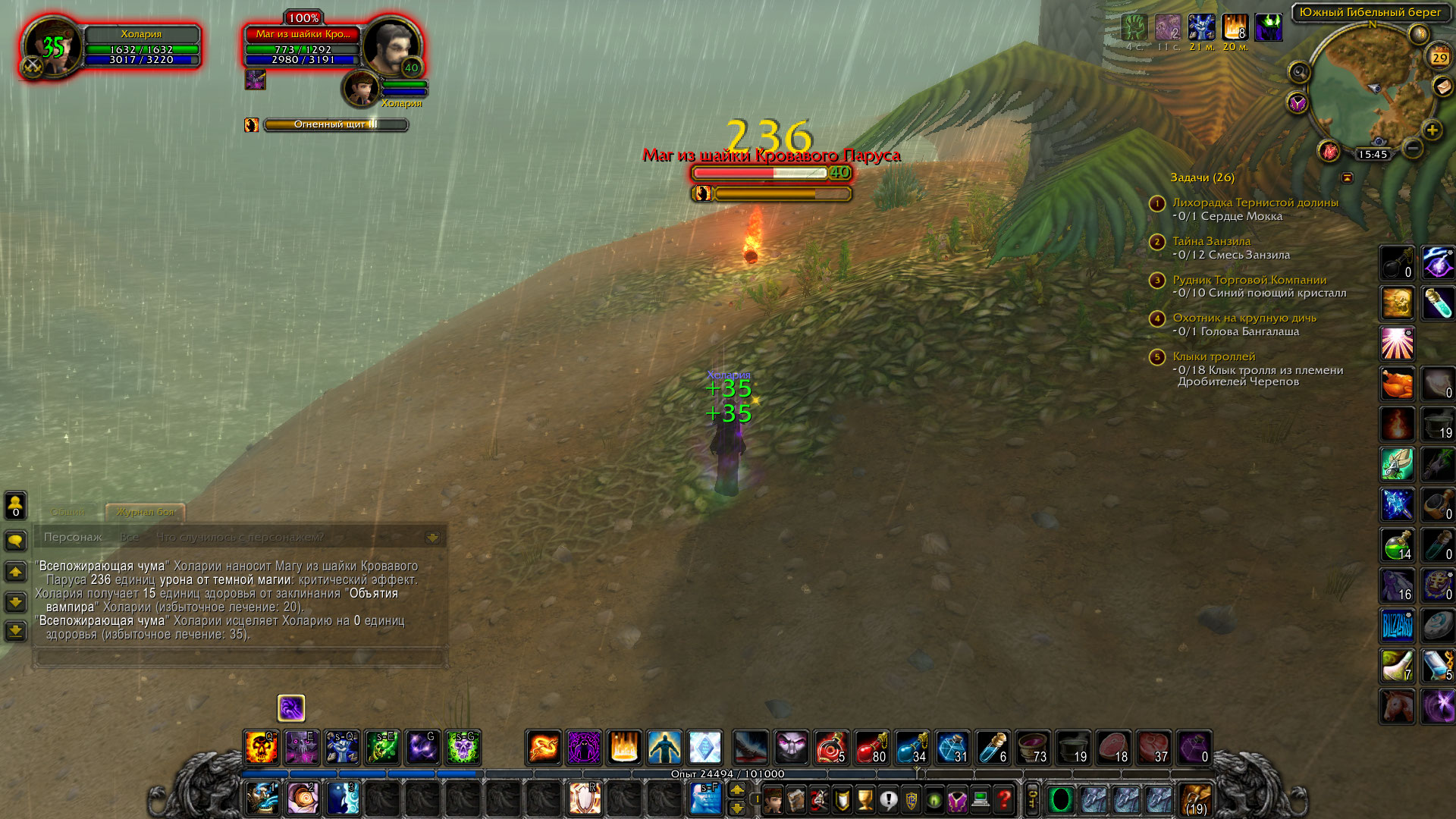Open the minimap tracking magnifier button
Screen dimensions: 1456x819
(1299, 72)
